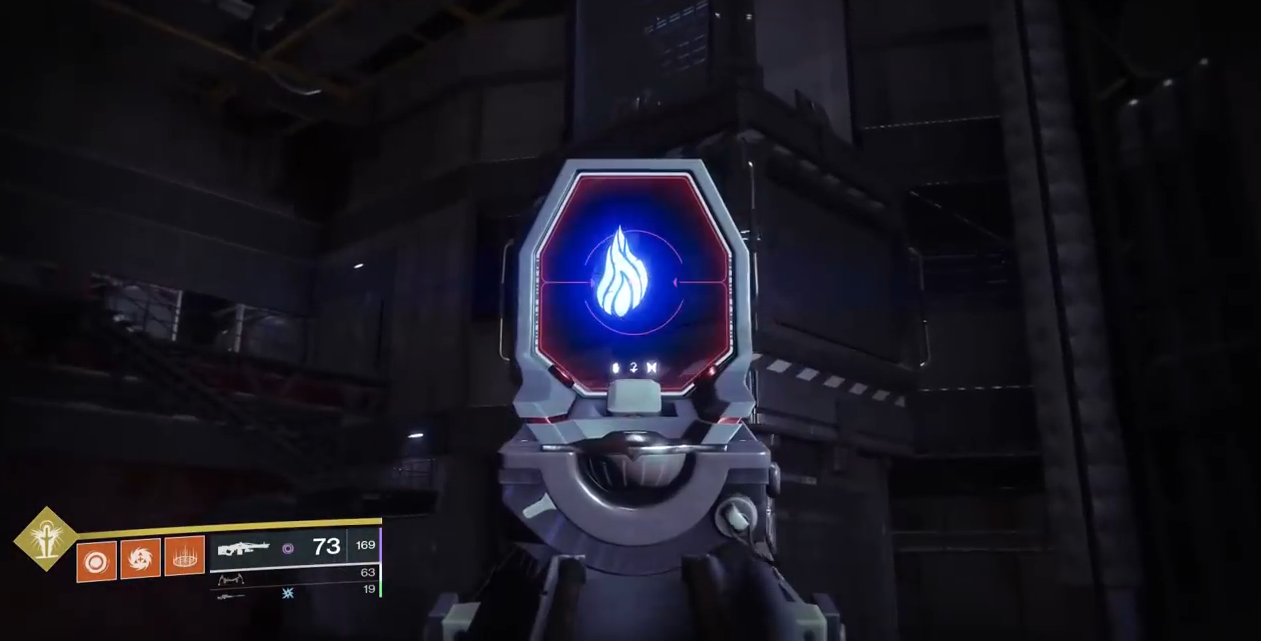Use the orange swirling melee ability icon
This screenshot has width=1261, height=641.
140,558
